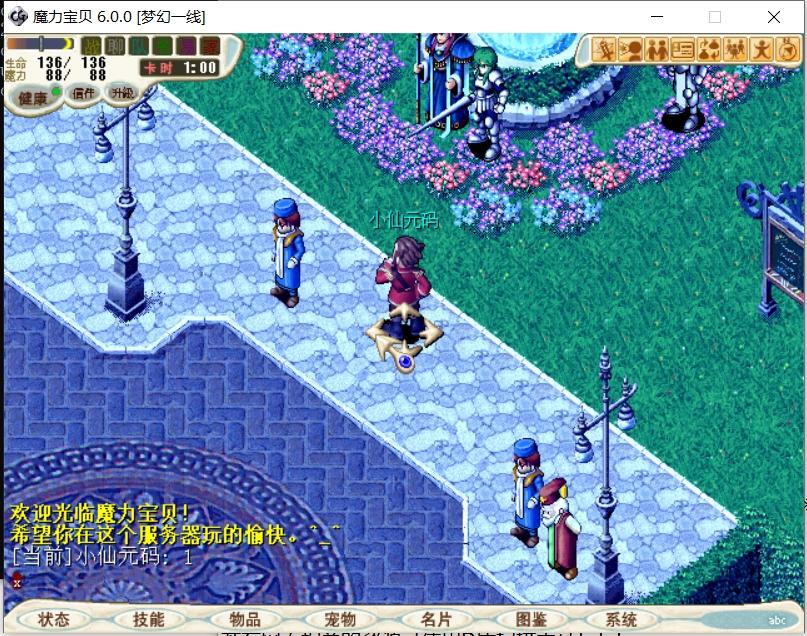Close the game window
Viewport: 807px width, 636px height.
774,17
